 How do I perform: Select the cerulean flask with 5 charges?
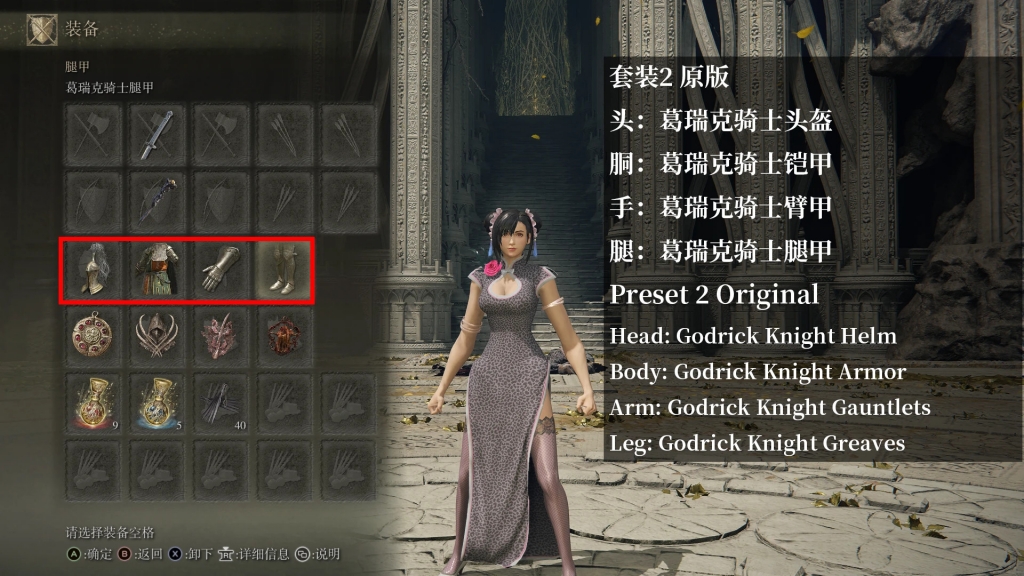click(157, 401)
